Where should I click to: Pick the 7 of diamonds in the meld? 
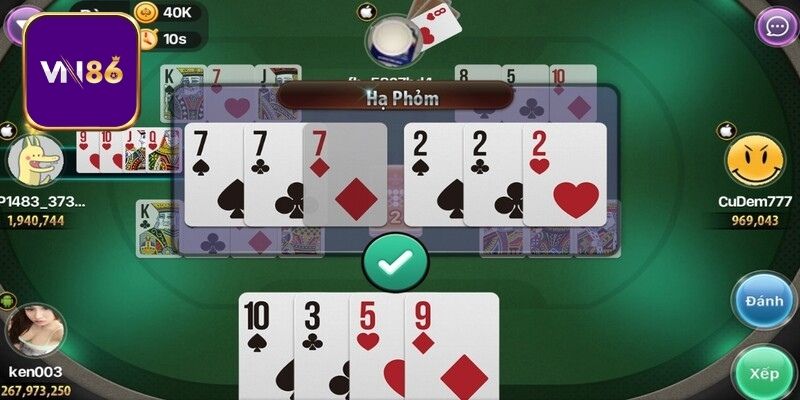(x=345, y=175)
